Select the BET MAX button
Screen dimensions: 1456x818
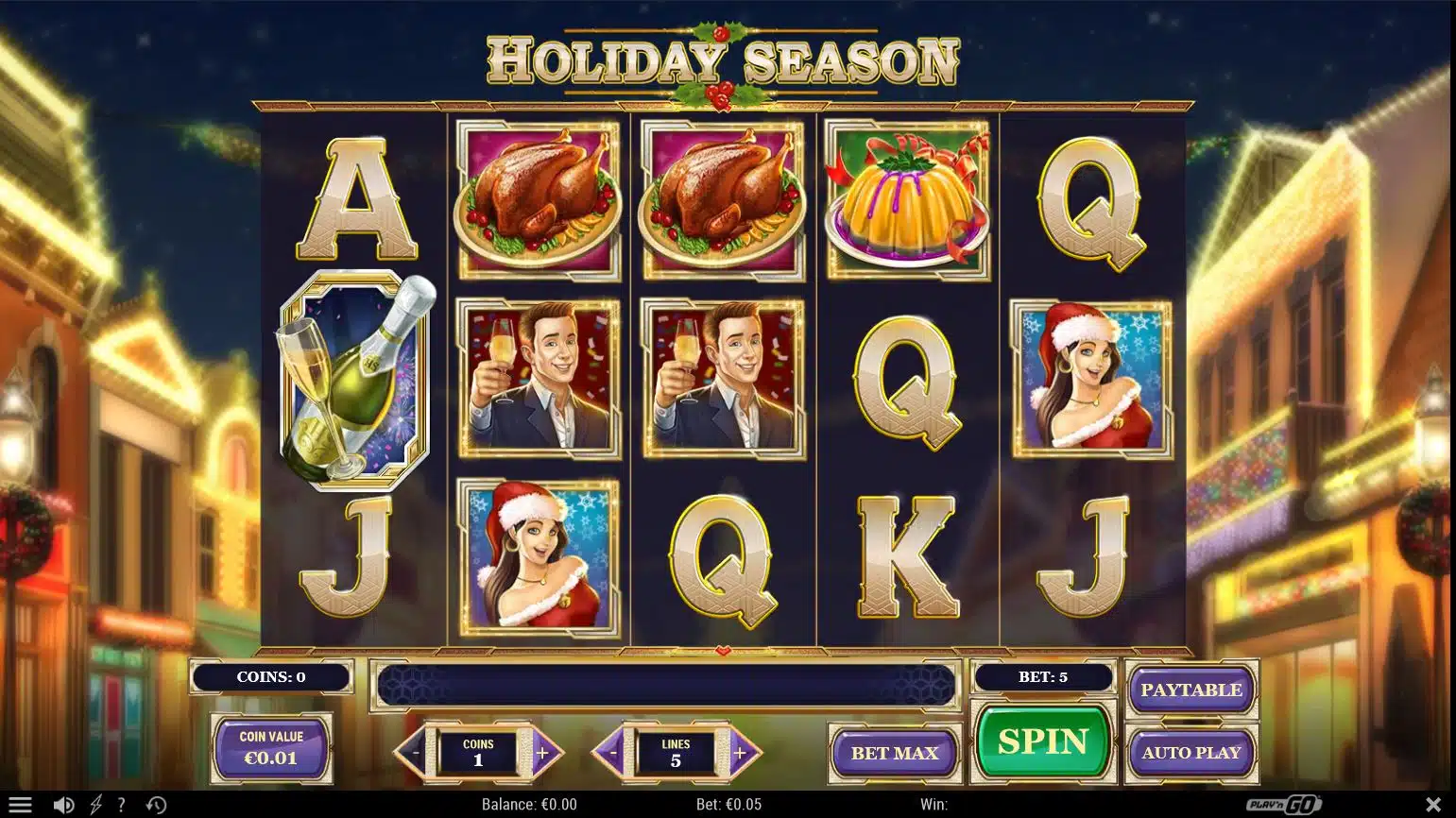click(x=894, y=753)
